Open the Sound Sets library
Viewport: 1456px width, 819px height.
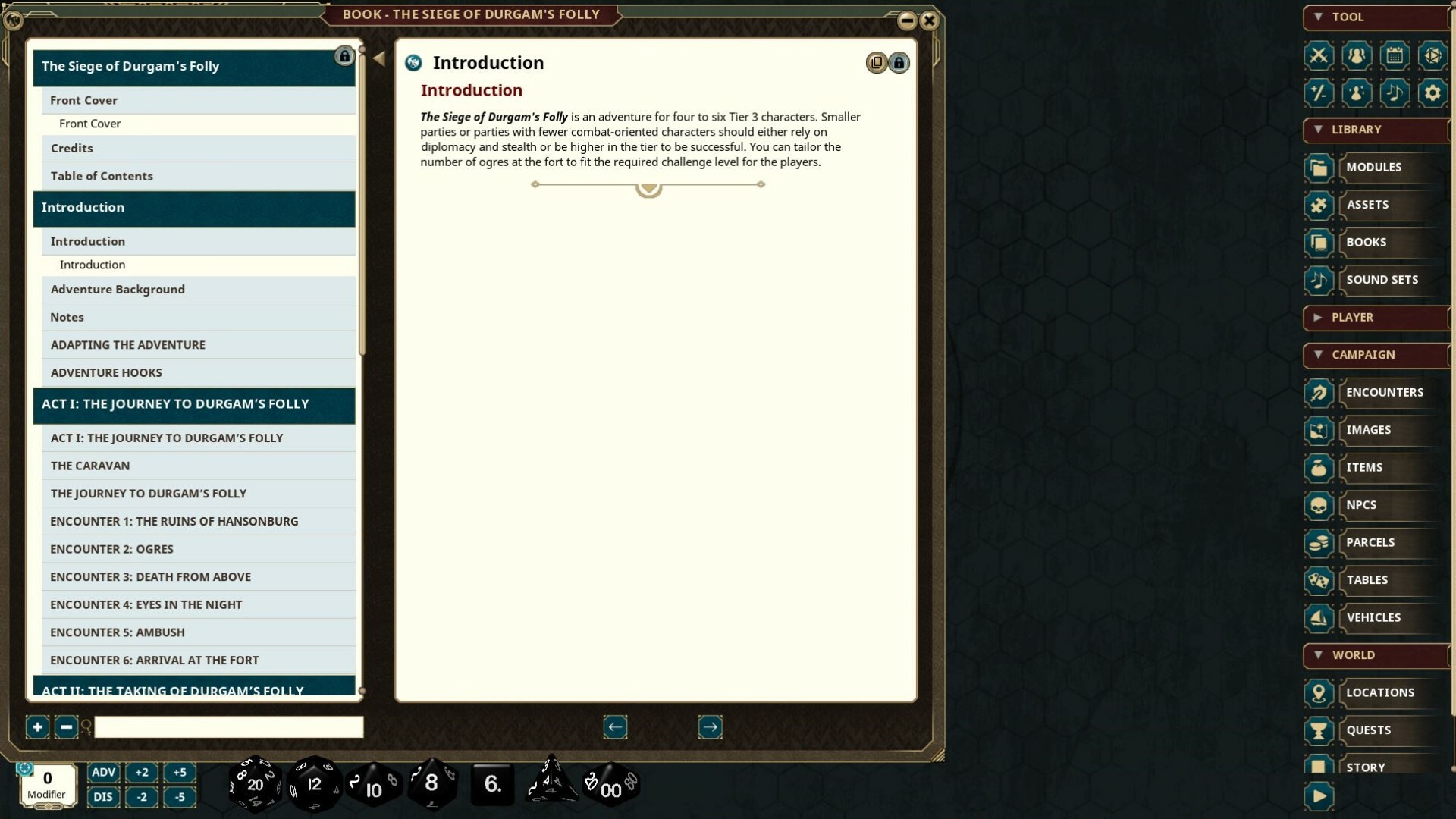(1382, 279)
